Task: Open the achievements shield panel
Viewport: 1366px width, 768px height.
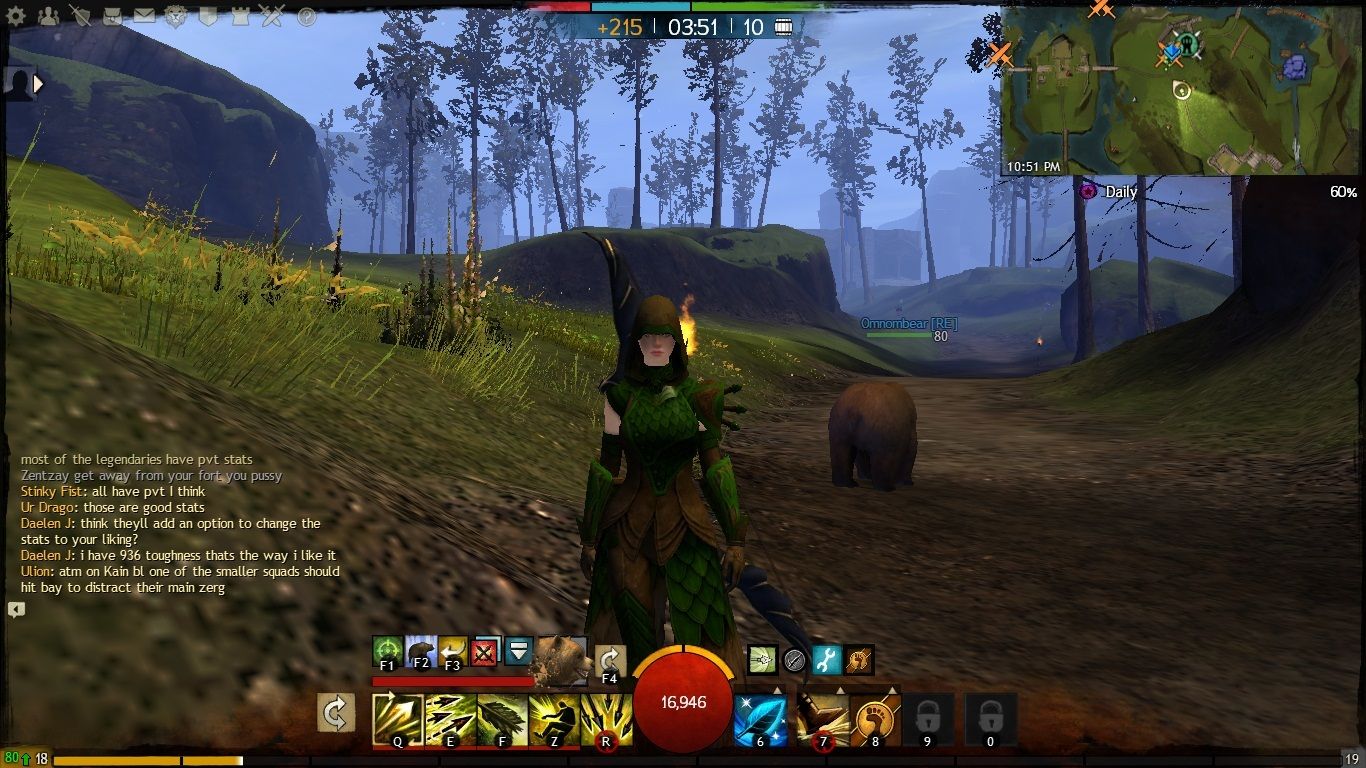Action: (x=207, y=14)
